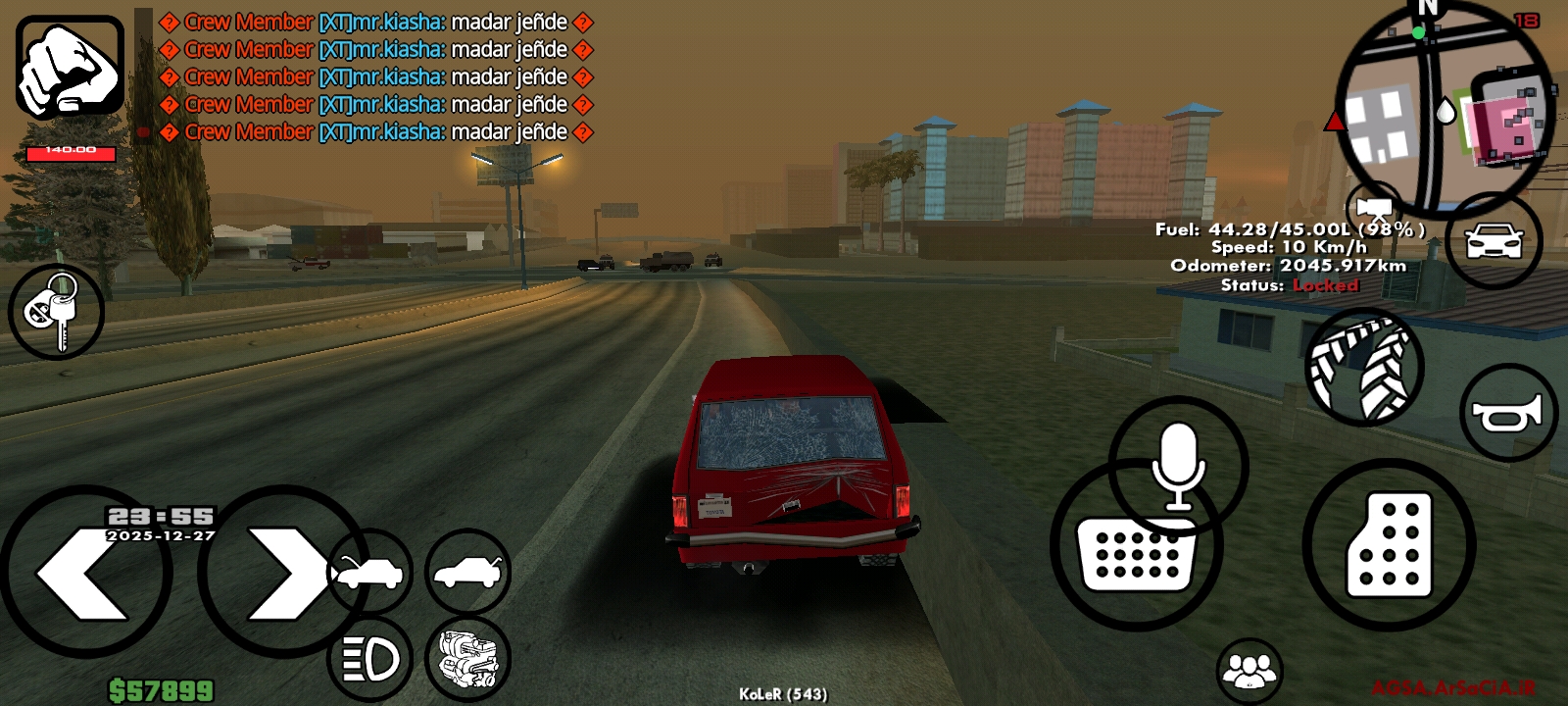Honk the horn
The width and height of the screenshot is (1568, 706).
coord(1508,413)
